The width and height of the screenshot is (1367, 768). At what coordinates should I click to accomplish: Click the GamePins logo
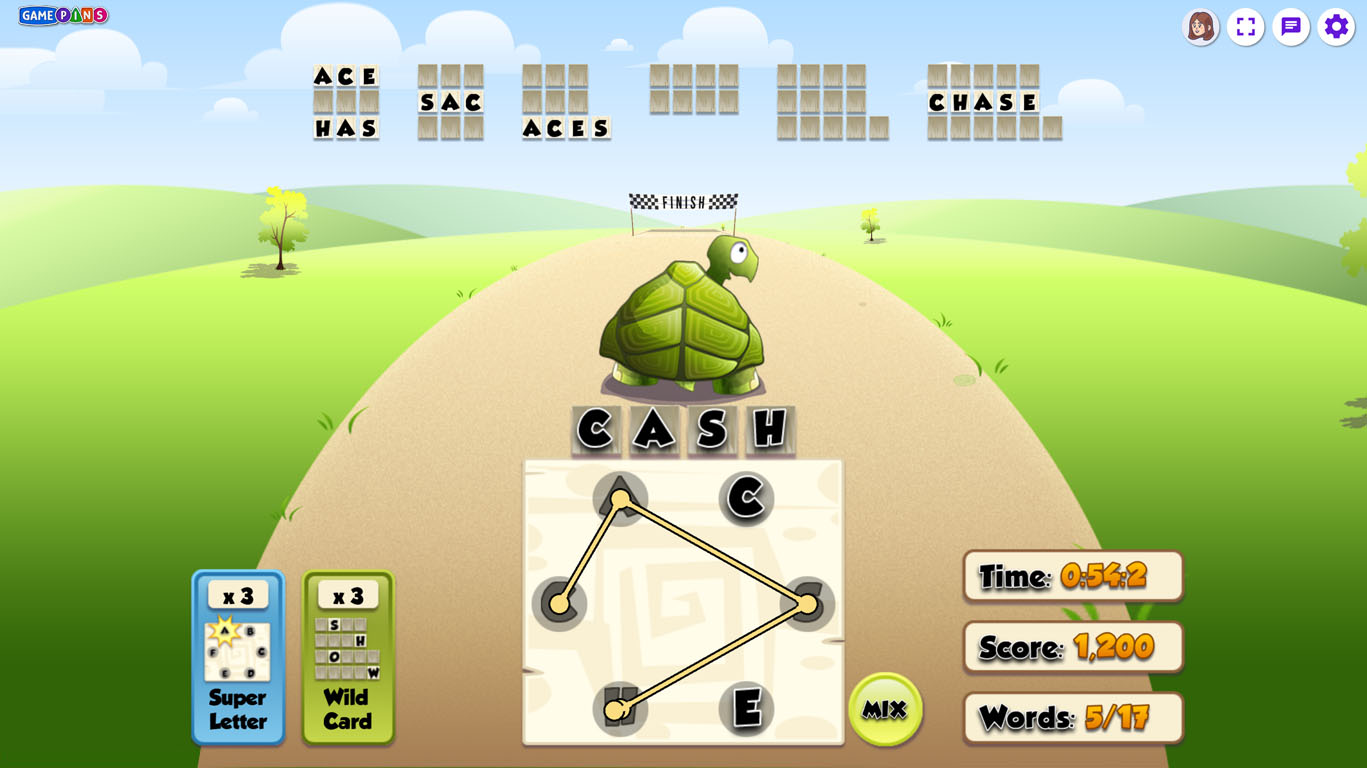63,15
